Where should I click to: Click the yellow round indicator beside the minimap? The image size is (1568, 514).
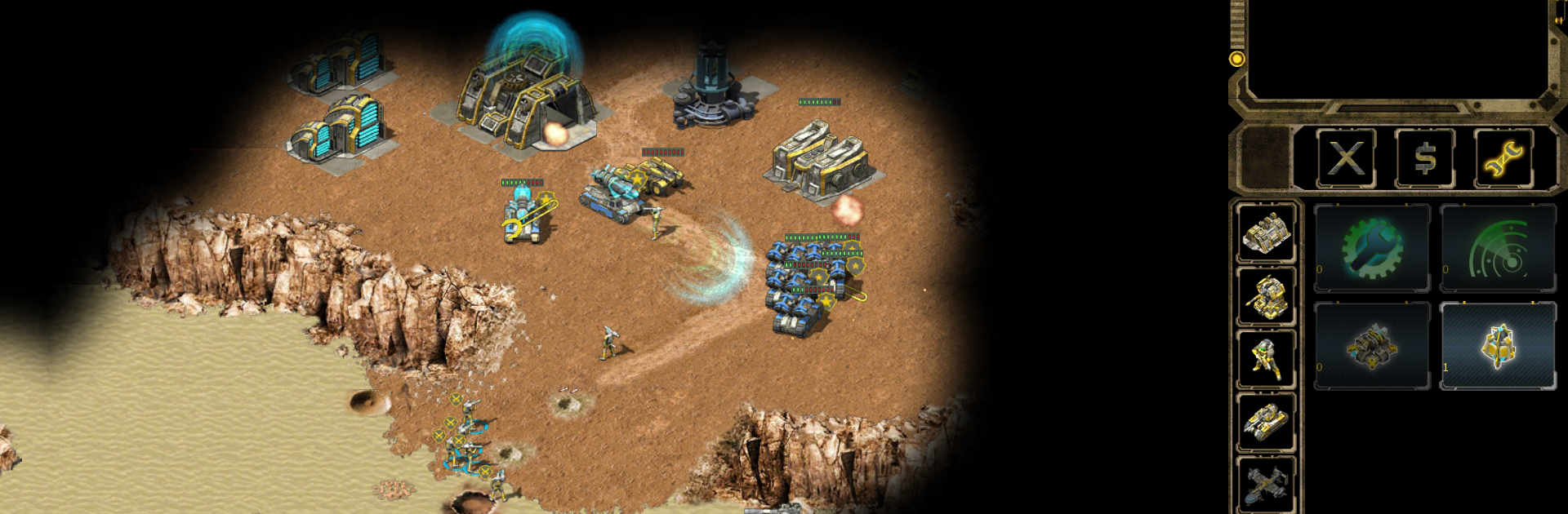click(1236, 59)
